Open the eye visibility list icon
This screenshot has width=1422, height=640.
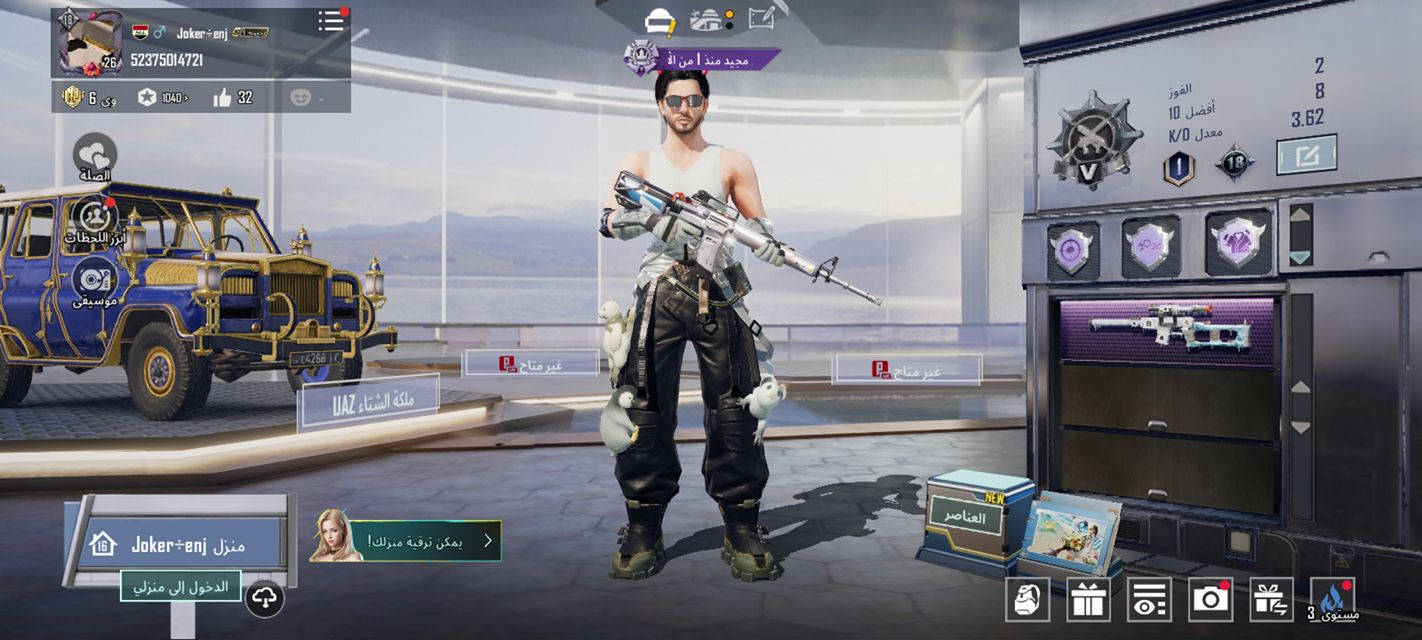[x=1149, y=599]
